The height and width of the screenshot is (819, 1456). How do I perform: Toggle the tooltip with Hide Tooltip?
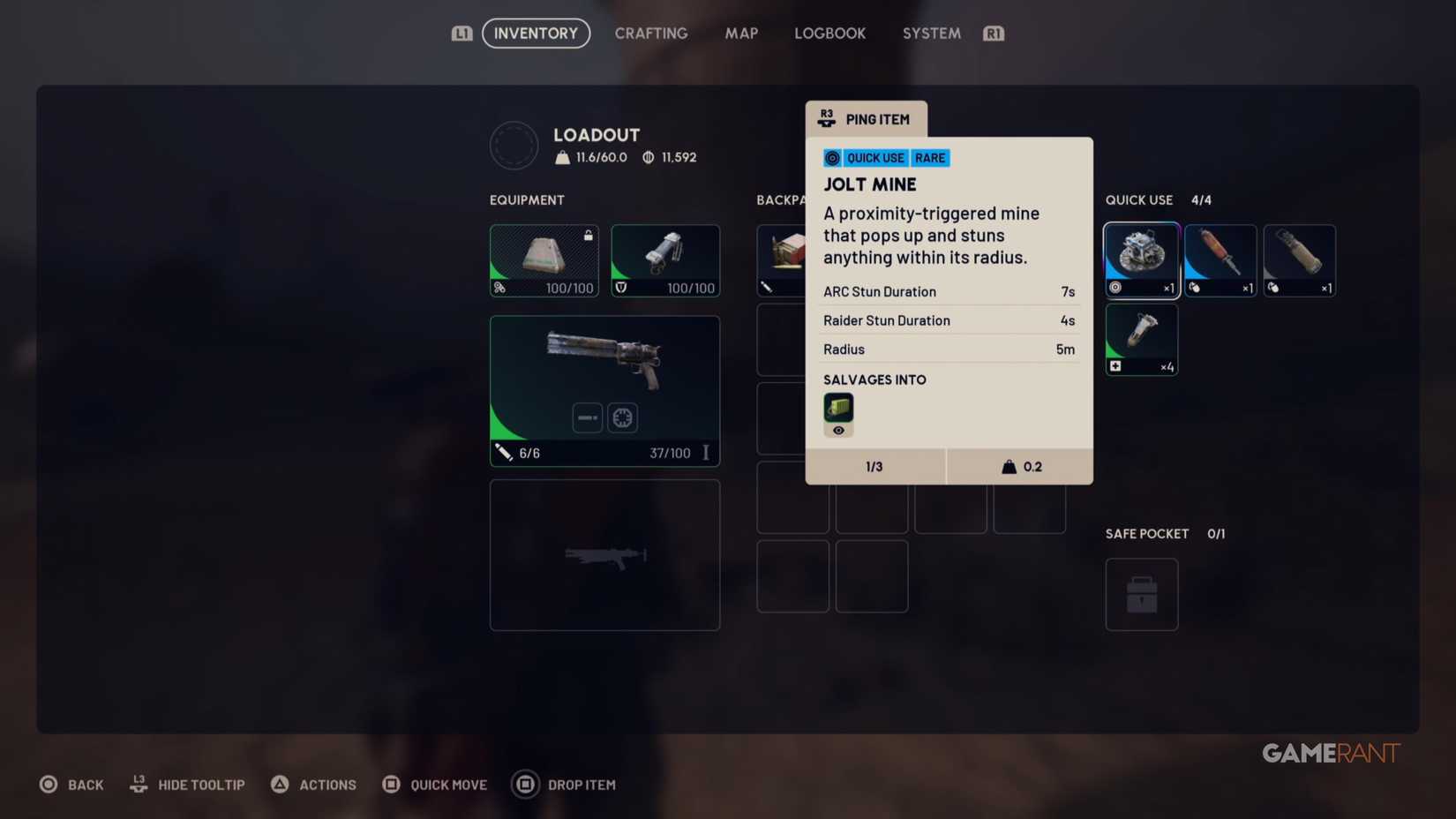click(x=186, y=784)
